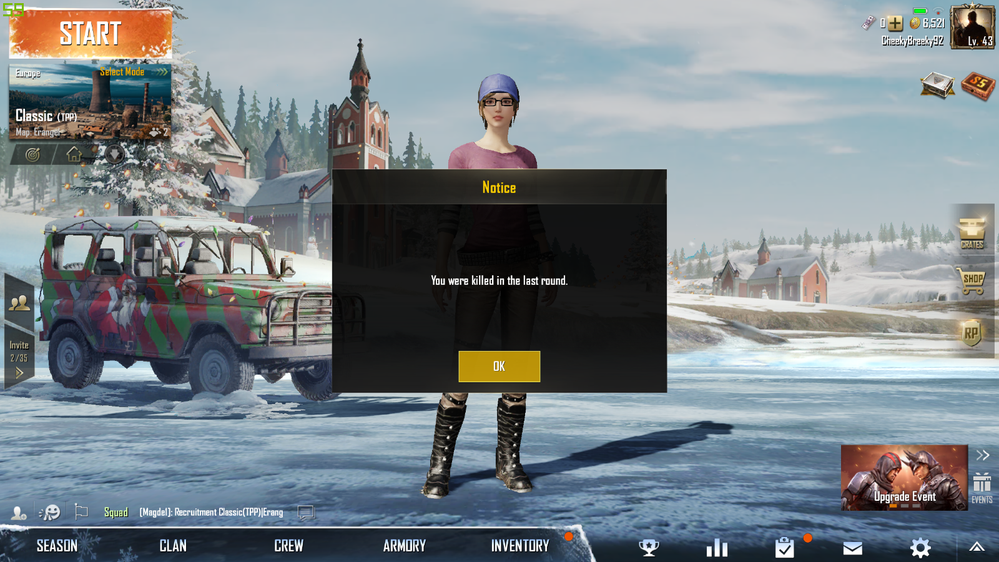Viewport: 999px width, 562px height.
Task: Go to the CLAN page
Action: 173,545
